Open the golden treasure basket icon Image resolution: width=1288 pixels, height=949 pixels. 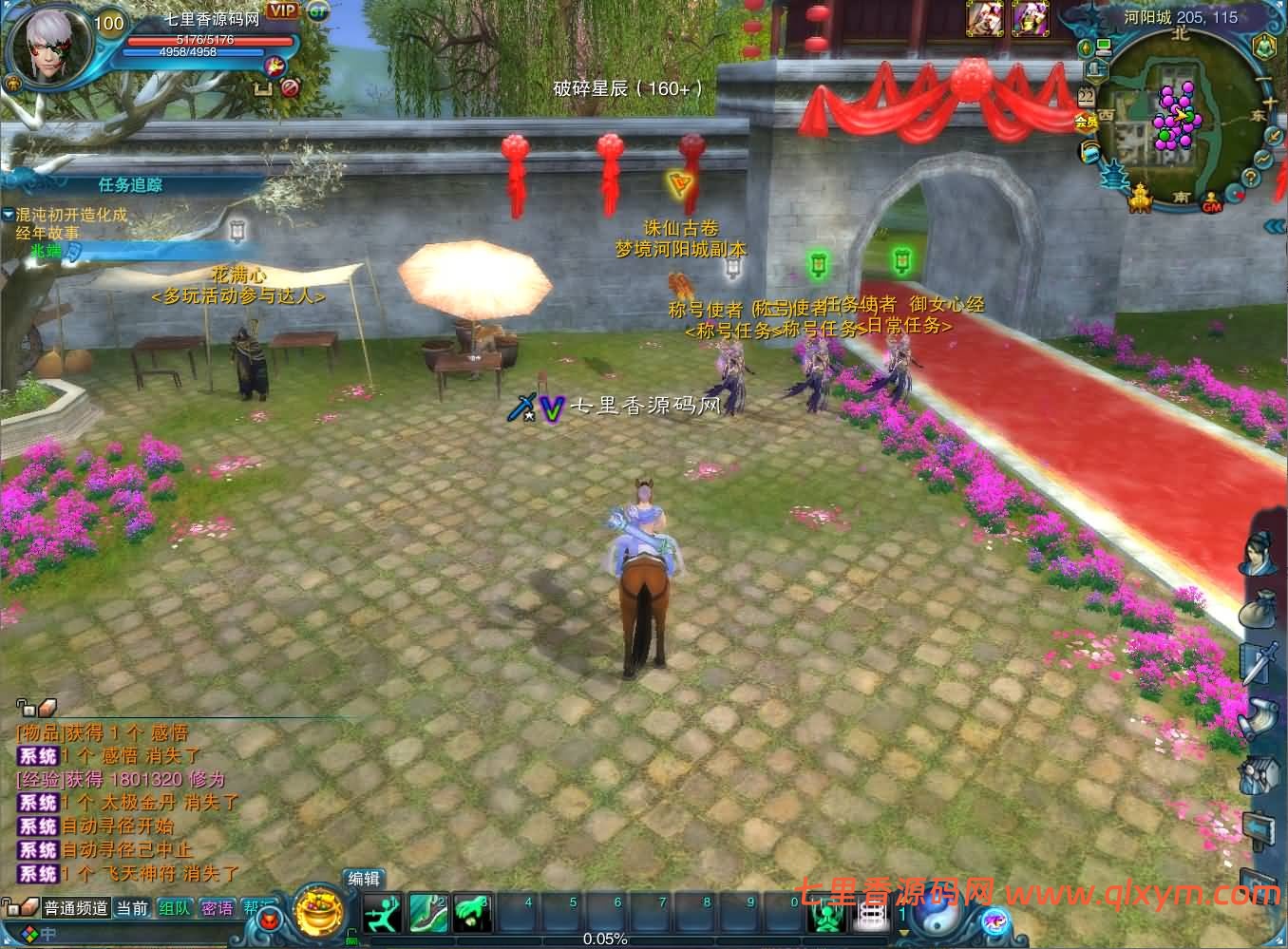(319, 913)
